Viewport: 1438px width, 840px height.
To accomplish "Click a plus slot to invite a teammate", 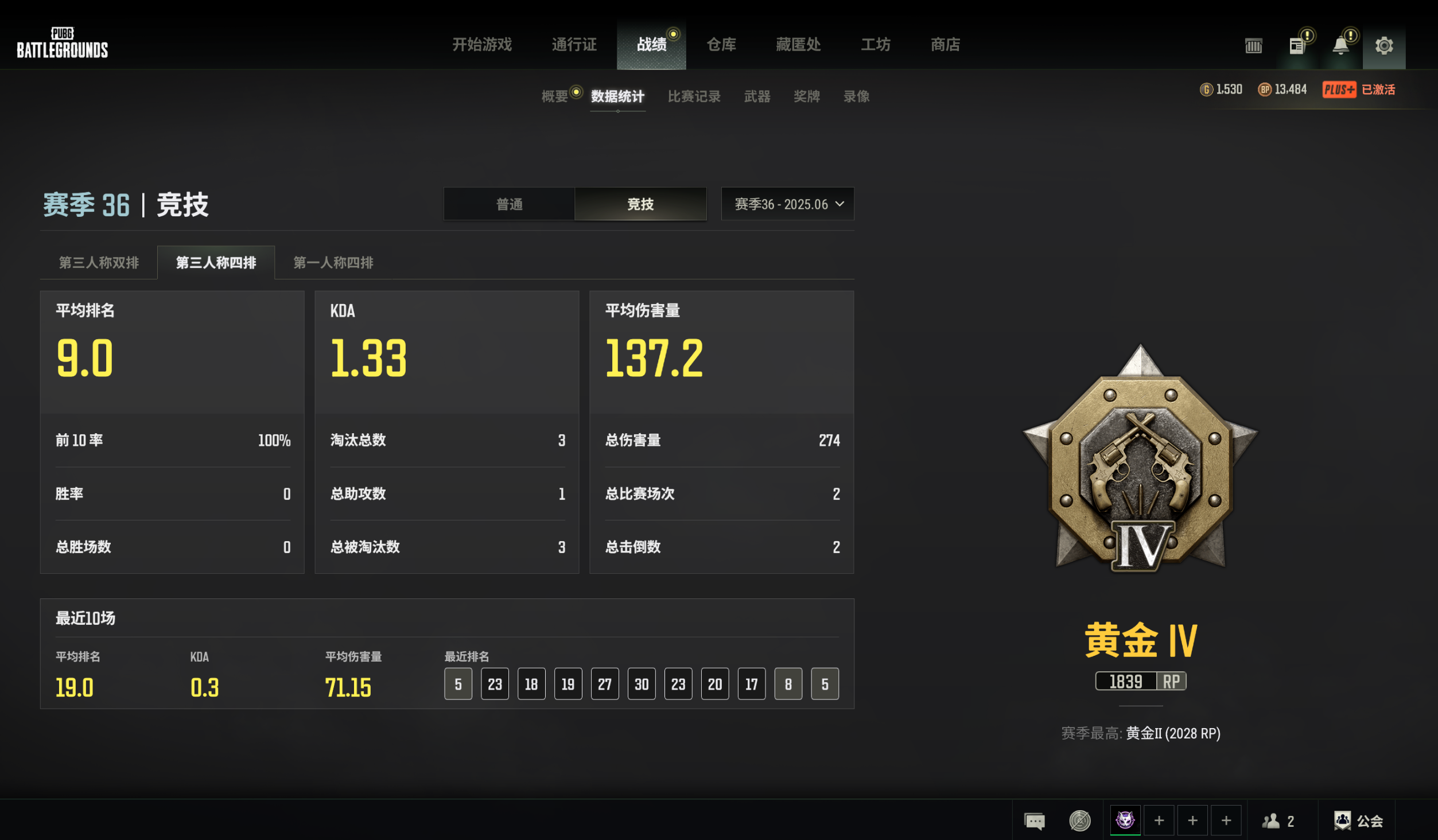I will (x=1160, y=820).
